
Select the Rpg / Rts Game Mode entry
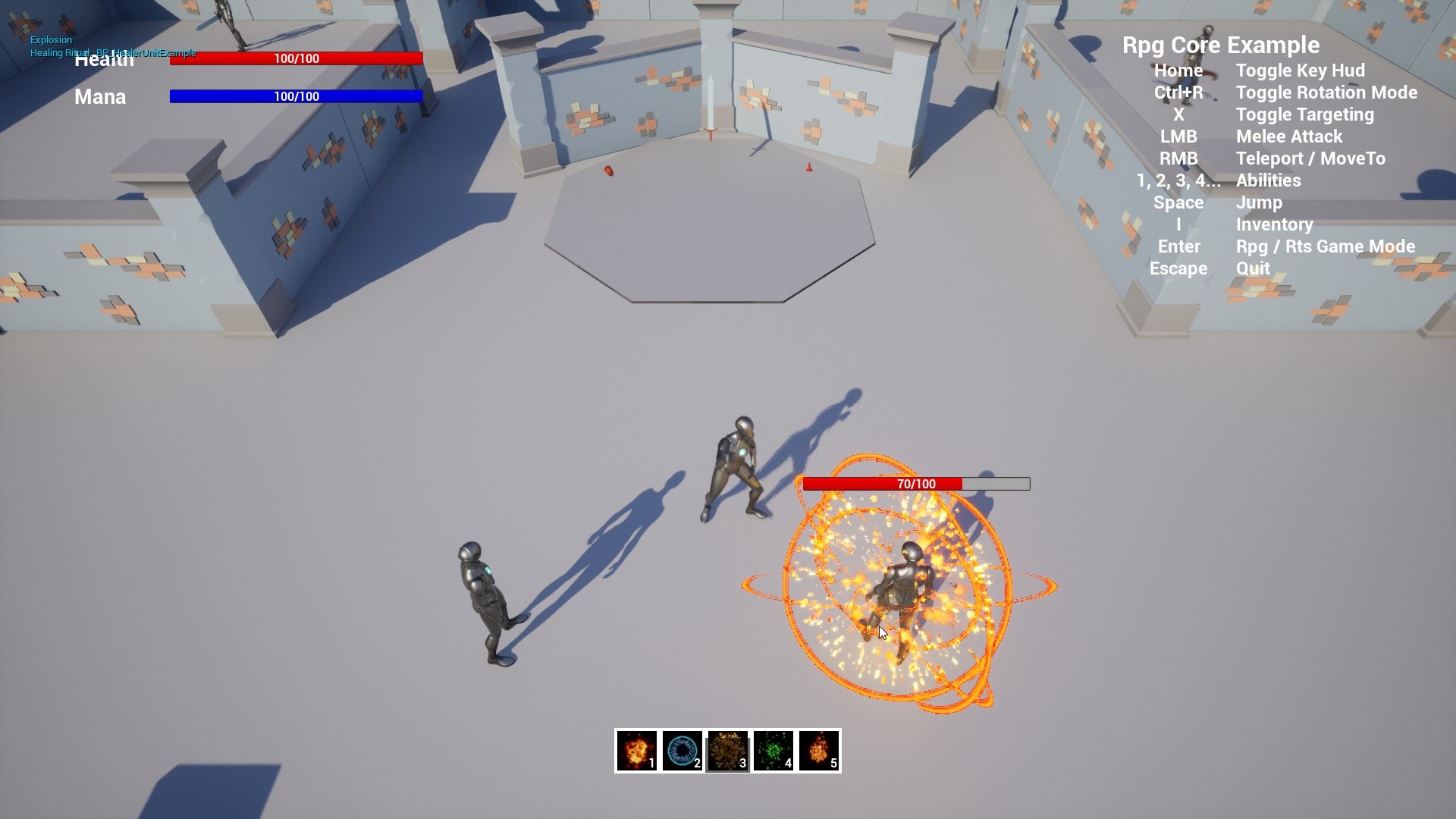click(1324, 246)
